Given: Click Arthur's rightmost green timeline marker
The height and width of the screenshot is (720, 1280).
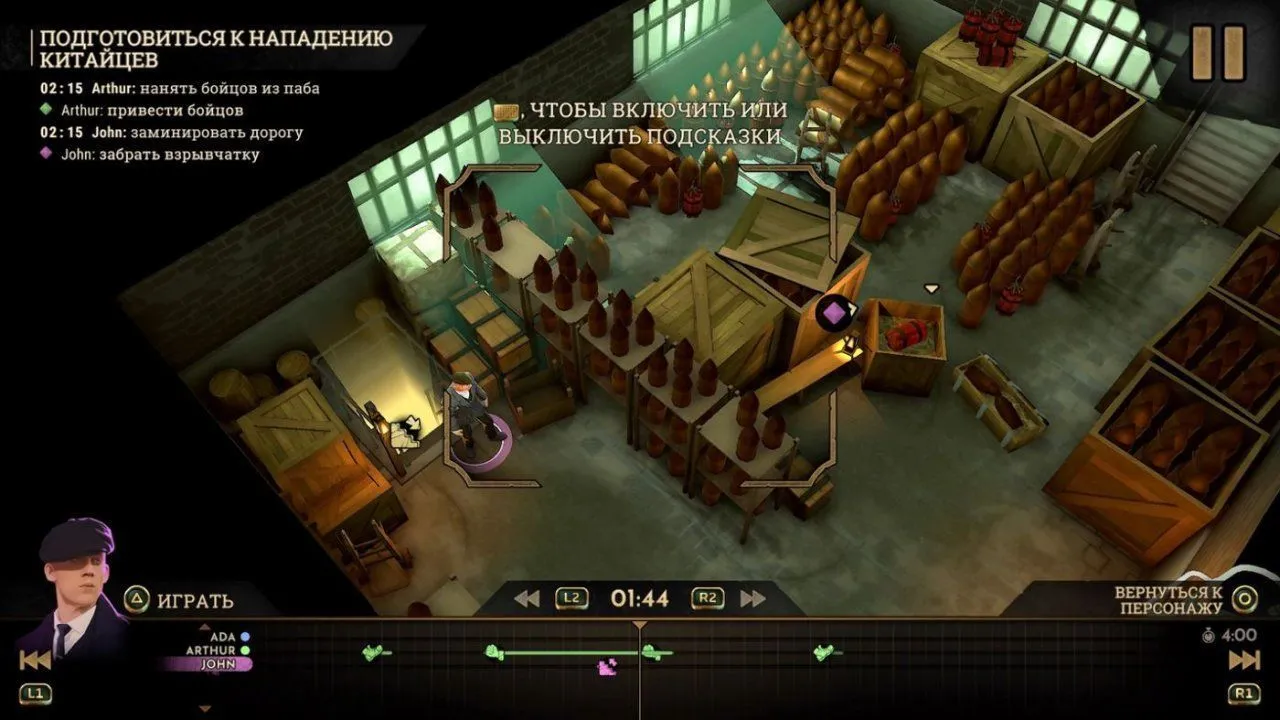Looking at the screenshot, I should [x=825, y=653].
